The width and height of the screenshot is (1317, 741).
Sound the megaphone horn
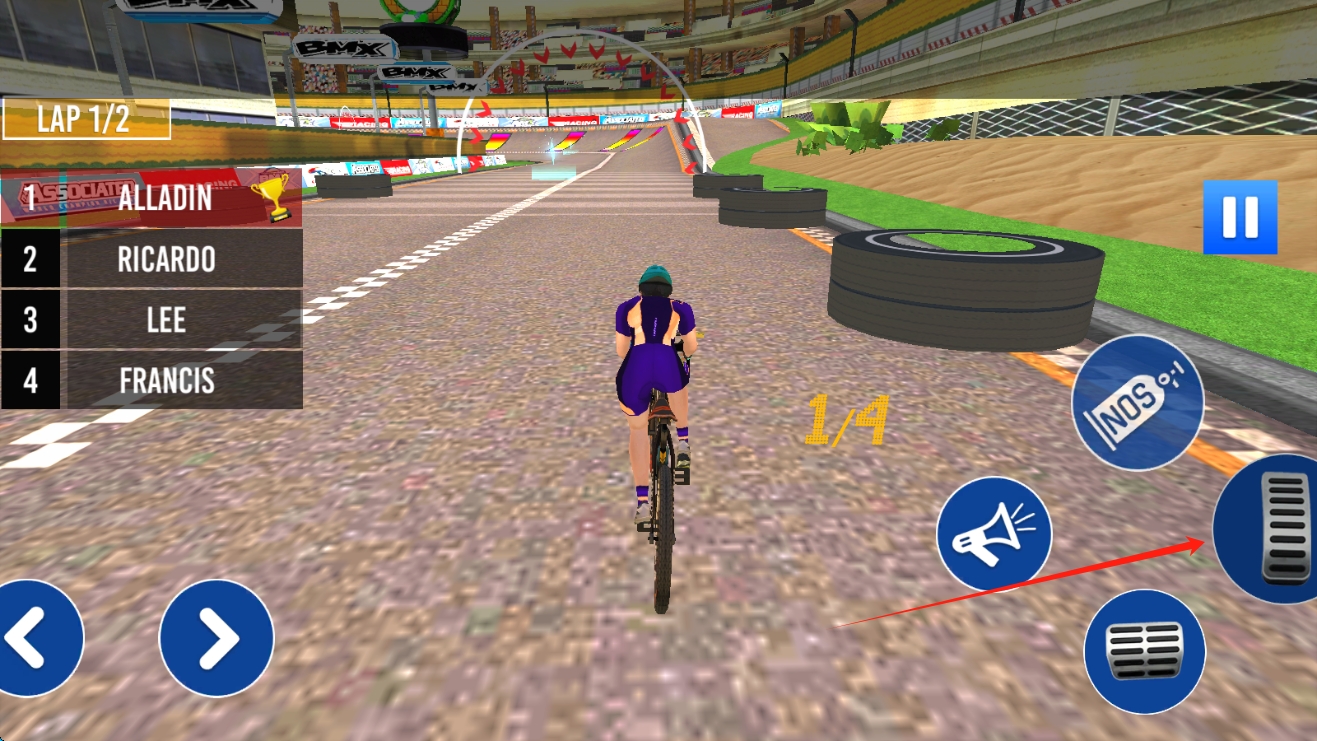(x=993, y=534)
